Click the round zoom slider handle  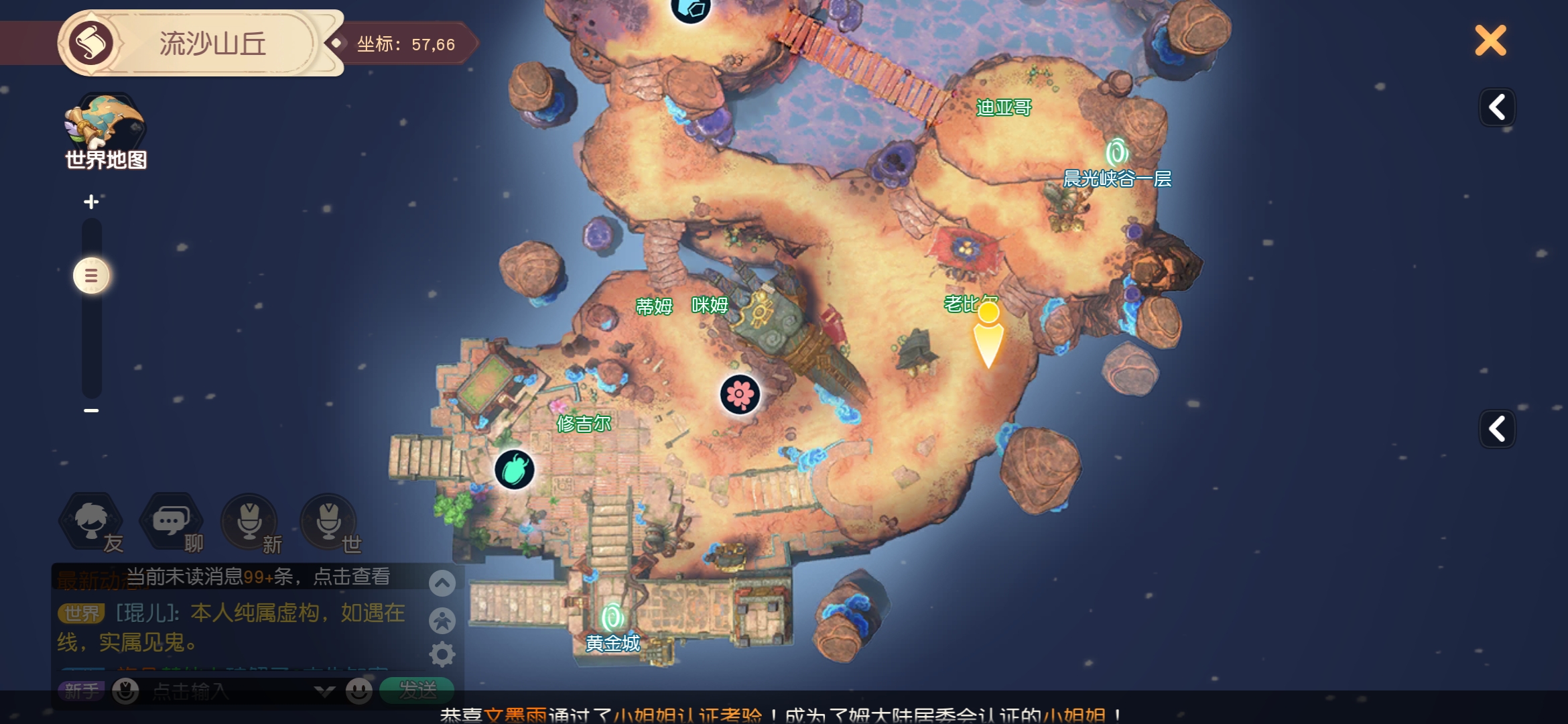(91, 276)
